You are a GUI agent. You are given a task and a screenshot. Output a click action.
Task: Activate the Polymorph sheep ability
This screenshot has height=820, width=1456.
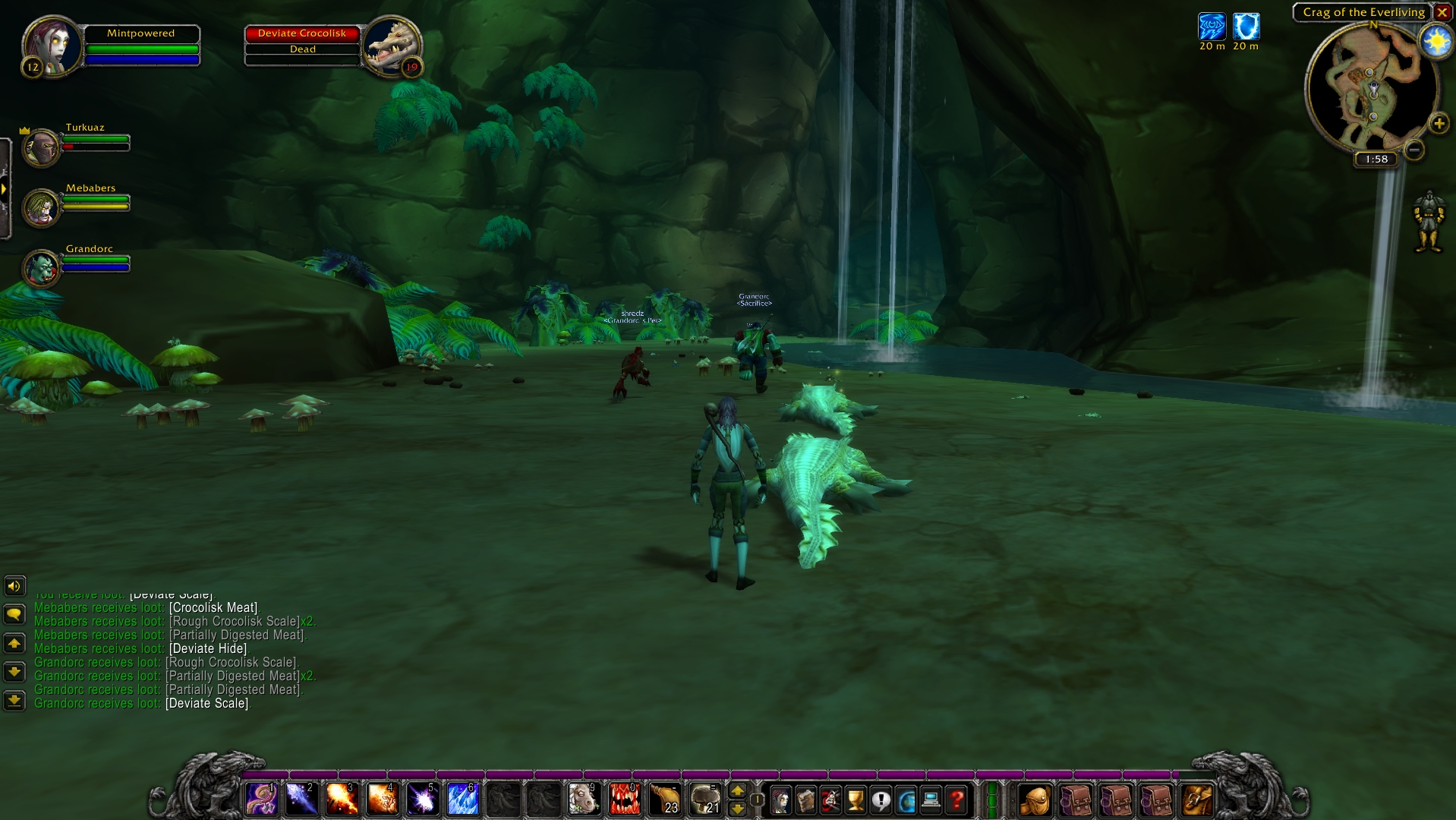tap(584, 799)
